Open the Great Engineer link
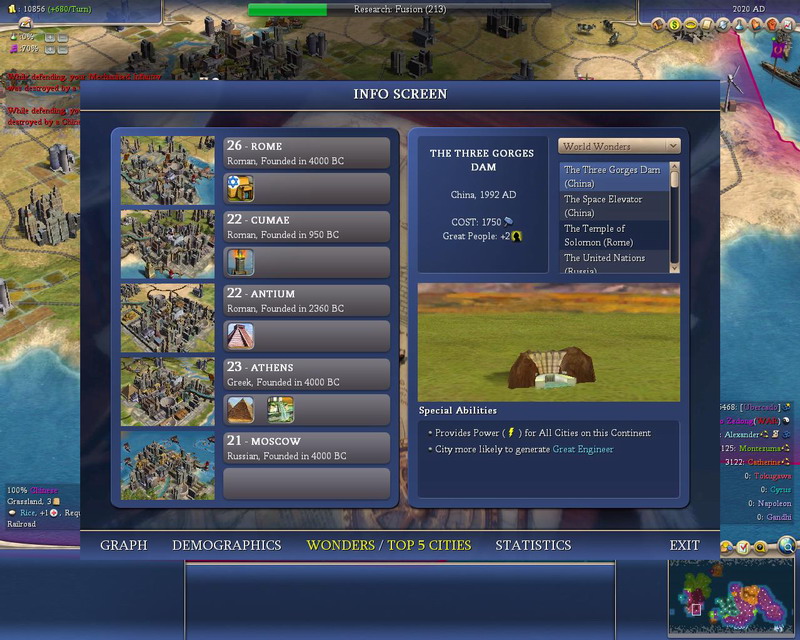This screenshot has height=640, width=800. [x=583, y=449]
